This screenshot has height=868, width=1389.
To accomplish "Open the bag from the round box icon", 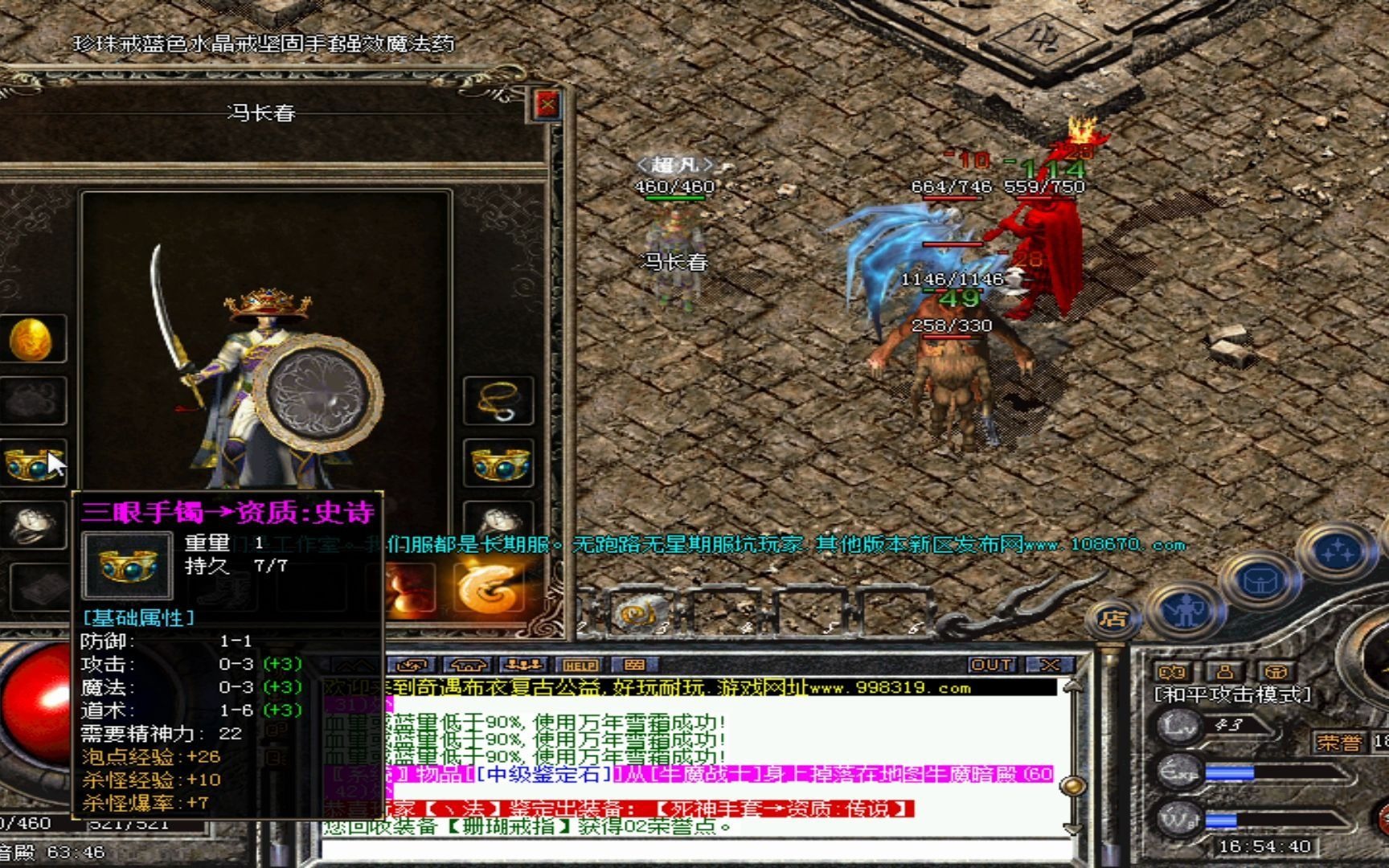I will (x=1259, y=580).
